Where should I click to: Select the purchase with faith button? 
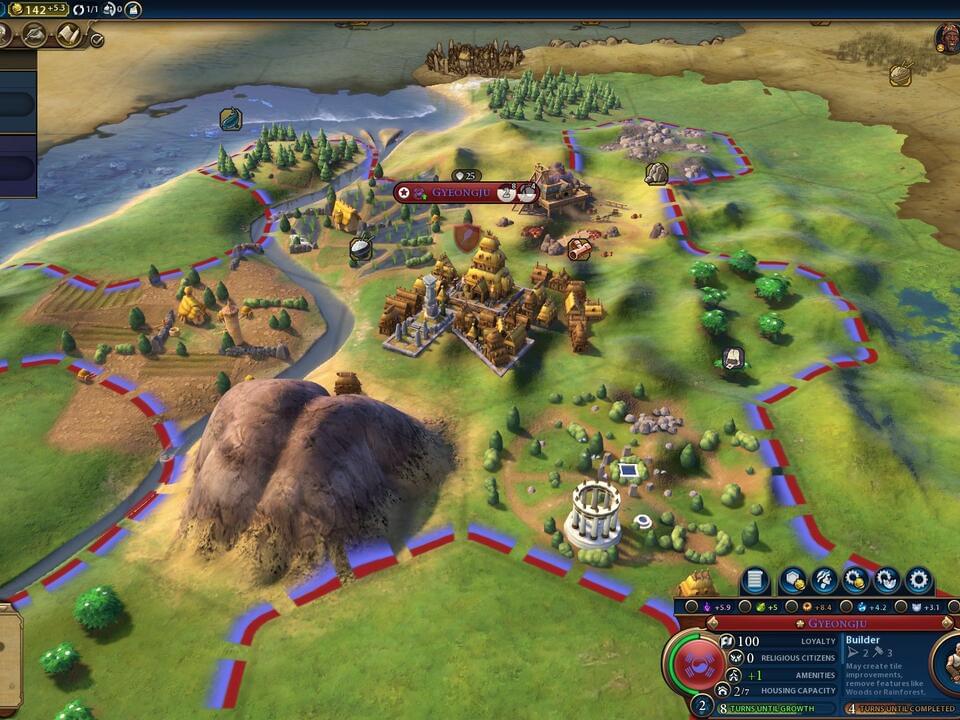point(887,580)
